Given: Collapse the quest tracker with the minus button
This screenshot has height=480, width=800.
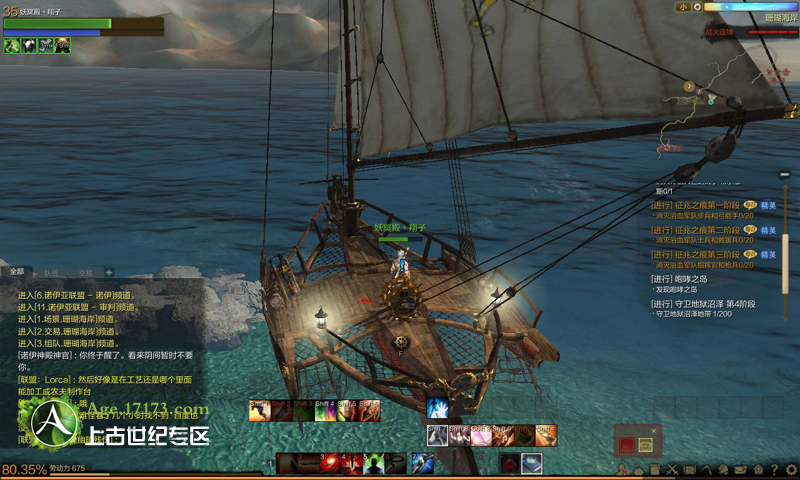Looking at the screenshot, I should point(786,177).
